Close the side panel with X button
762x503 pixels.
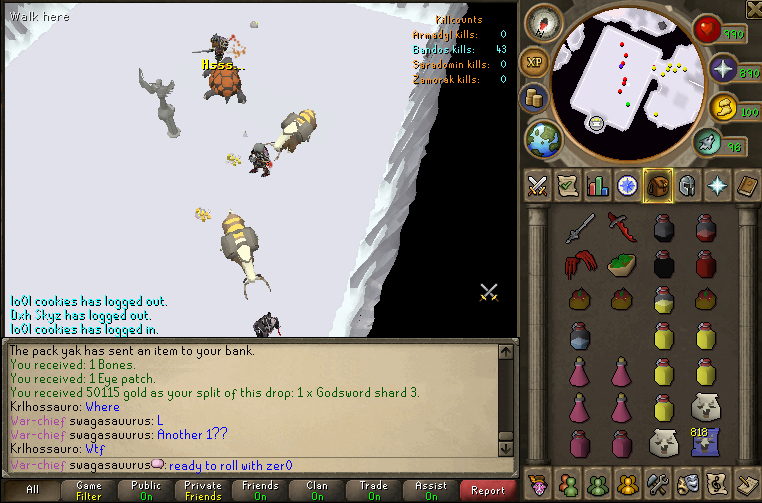click(x=752, y=10)
